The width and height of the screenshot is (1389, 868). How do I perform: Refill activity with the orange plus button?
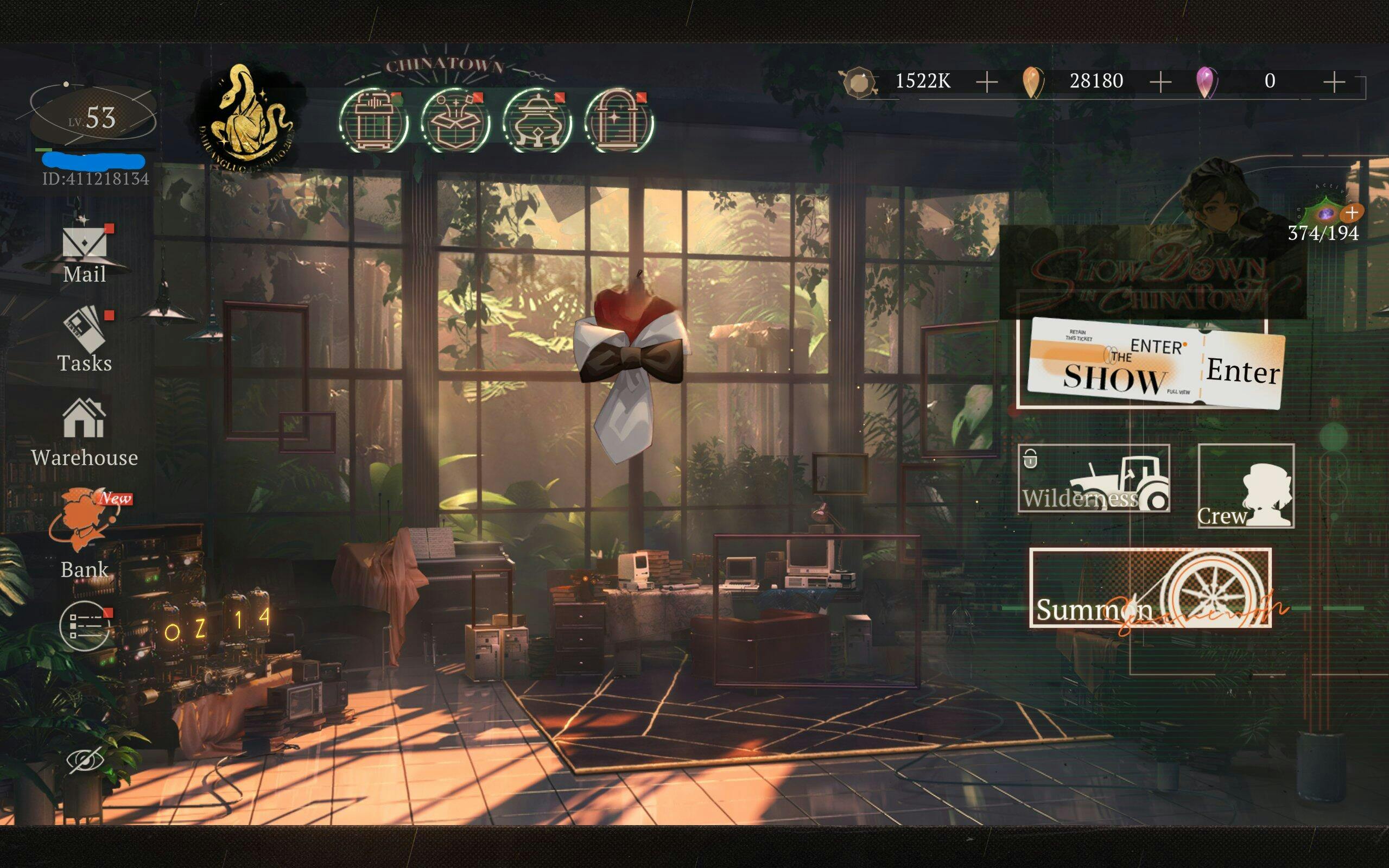coord(1352,213)
